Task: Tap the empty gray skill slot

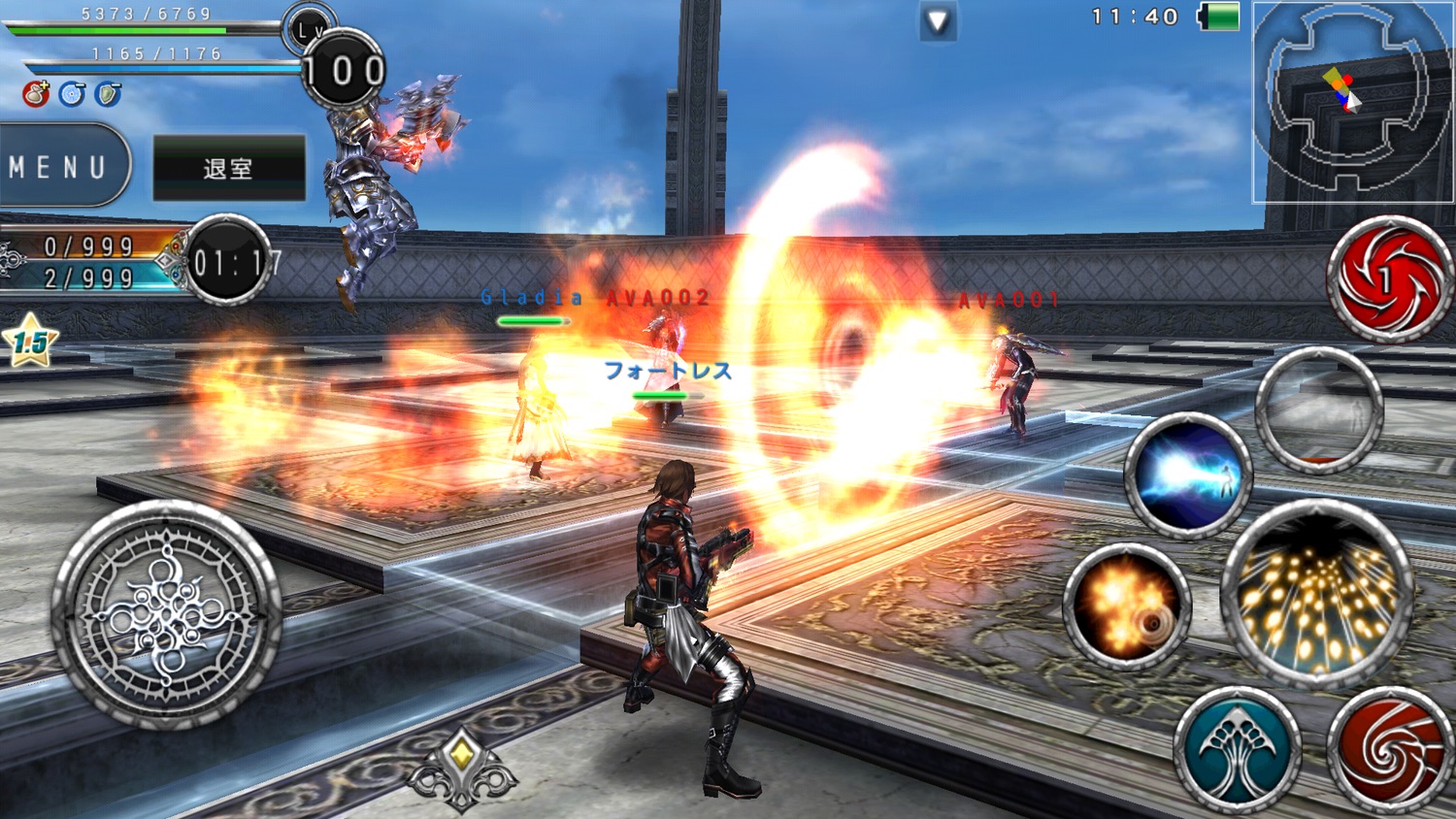Action: point(1319,411)
